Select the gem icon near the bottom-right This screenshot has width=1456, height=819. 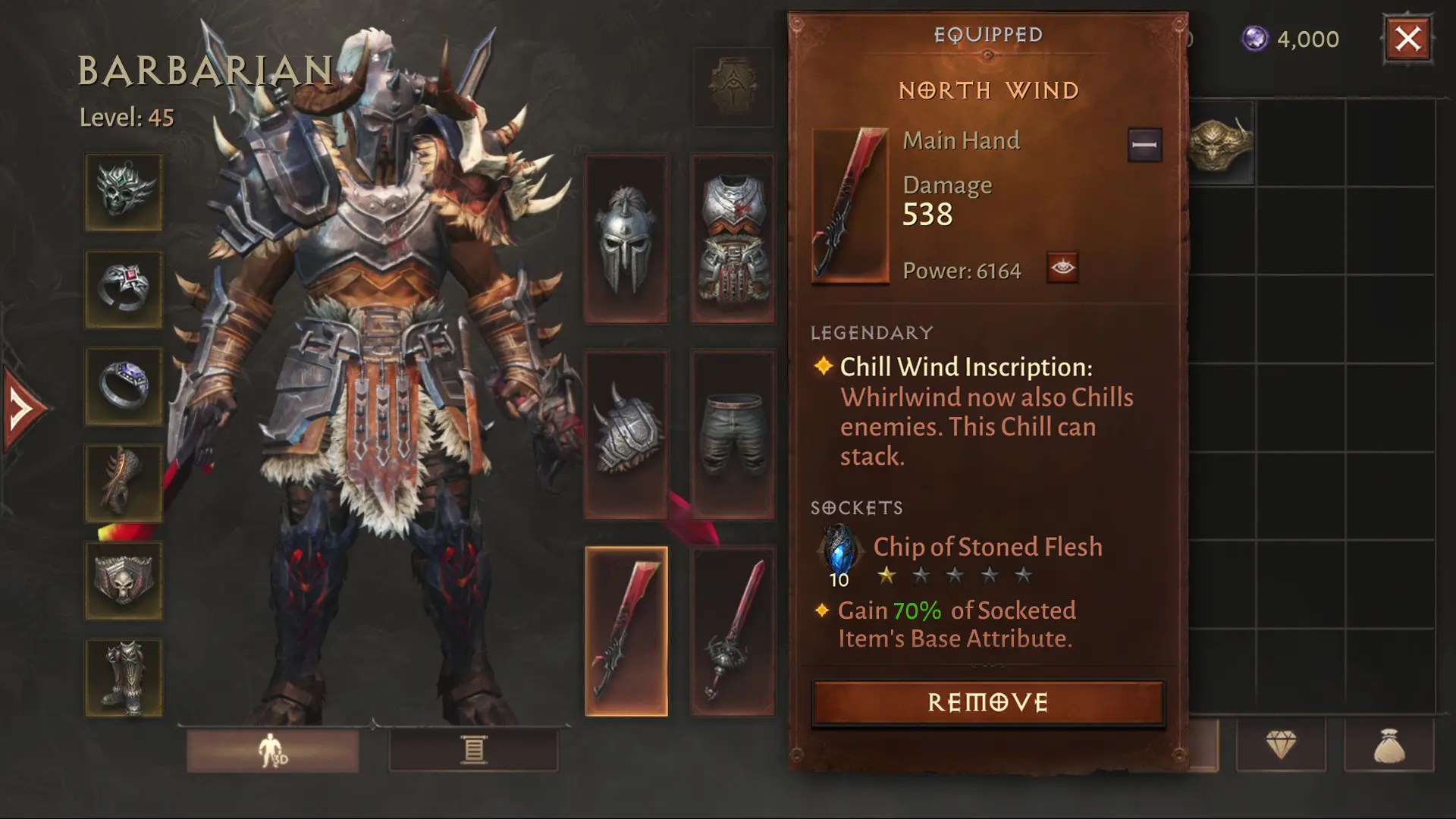[x=1282, y=746]
